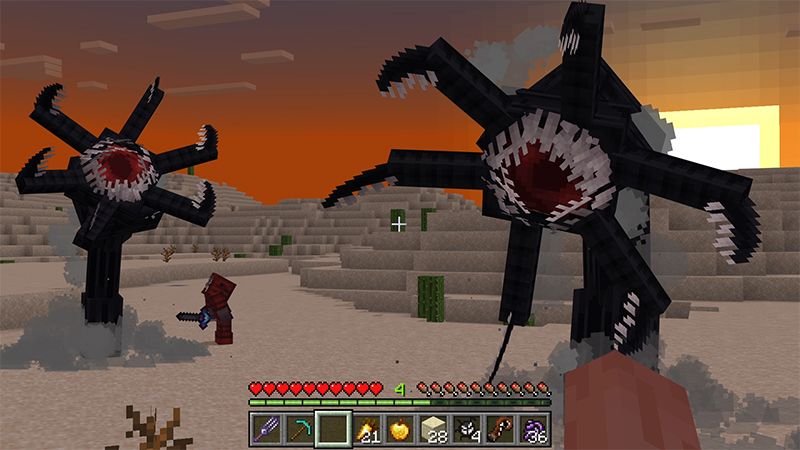Pick the sand block stack of 28

pyautogui.click(x=433, y=428)
